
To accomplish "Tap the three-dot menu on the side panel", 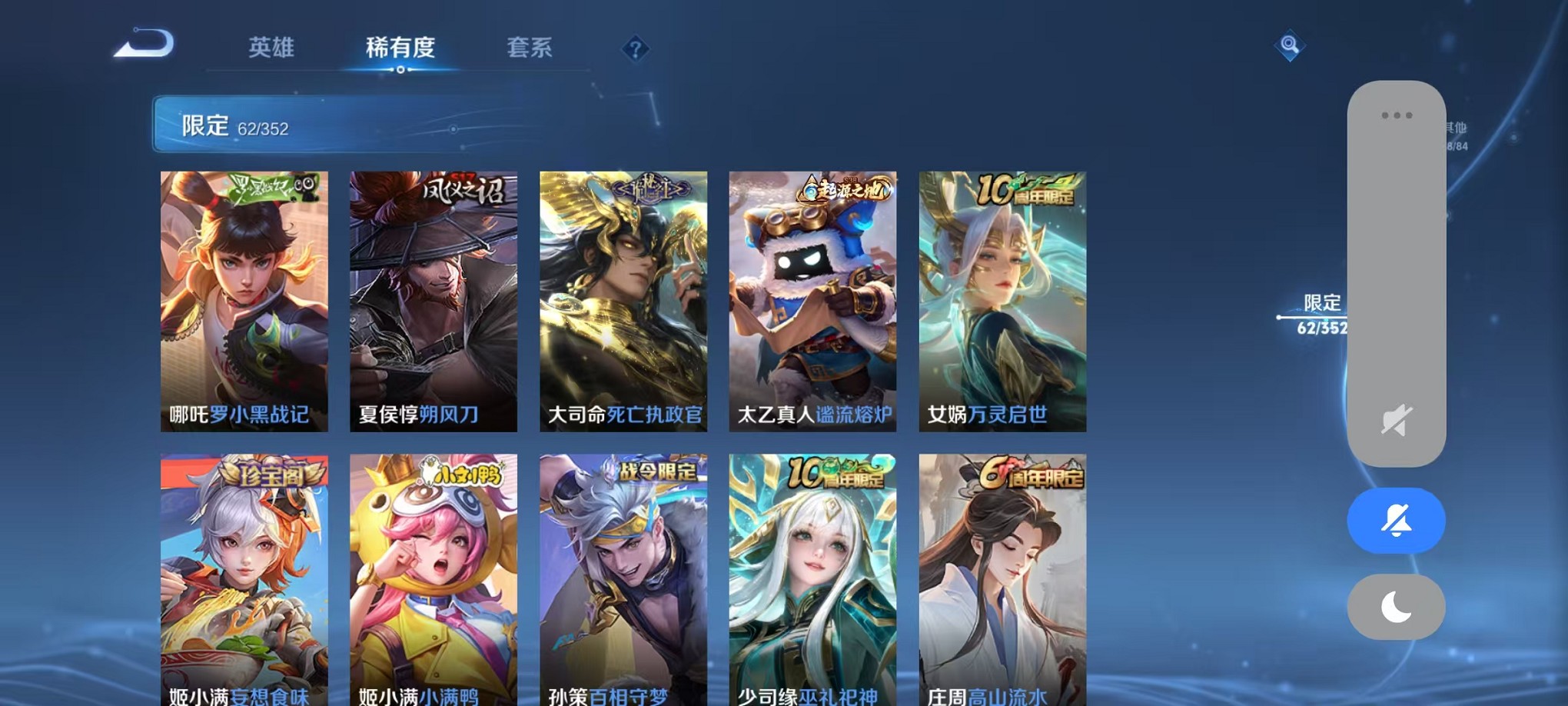I will [x=1395, y=115].
